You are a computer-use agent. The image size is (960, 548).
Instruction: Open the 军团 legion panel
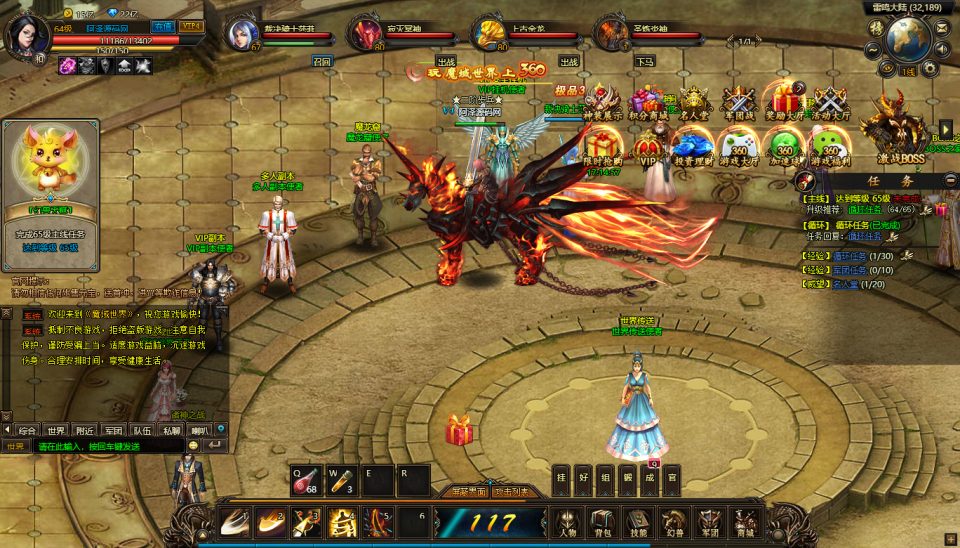click(x=708, y=522)
